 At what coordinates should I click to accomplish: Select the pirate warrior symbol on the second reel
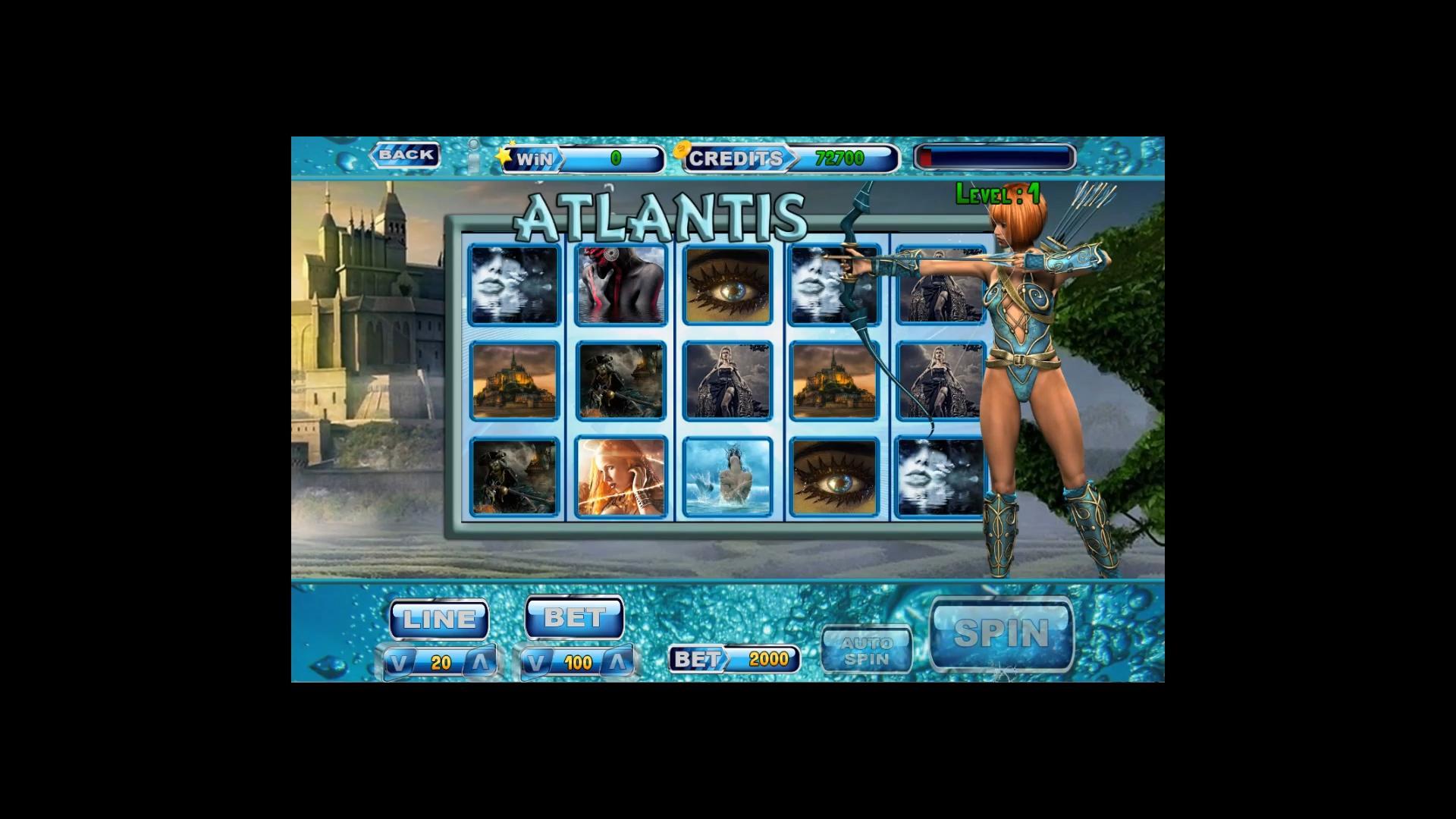point(620,381)
